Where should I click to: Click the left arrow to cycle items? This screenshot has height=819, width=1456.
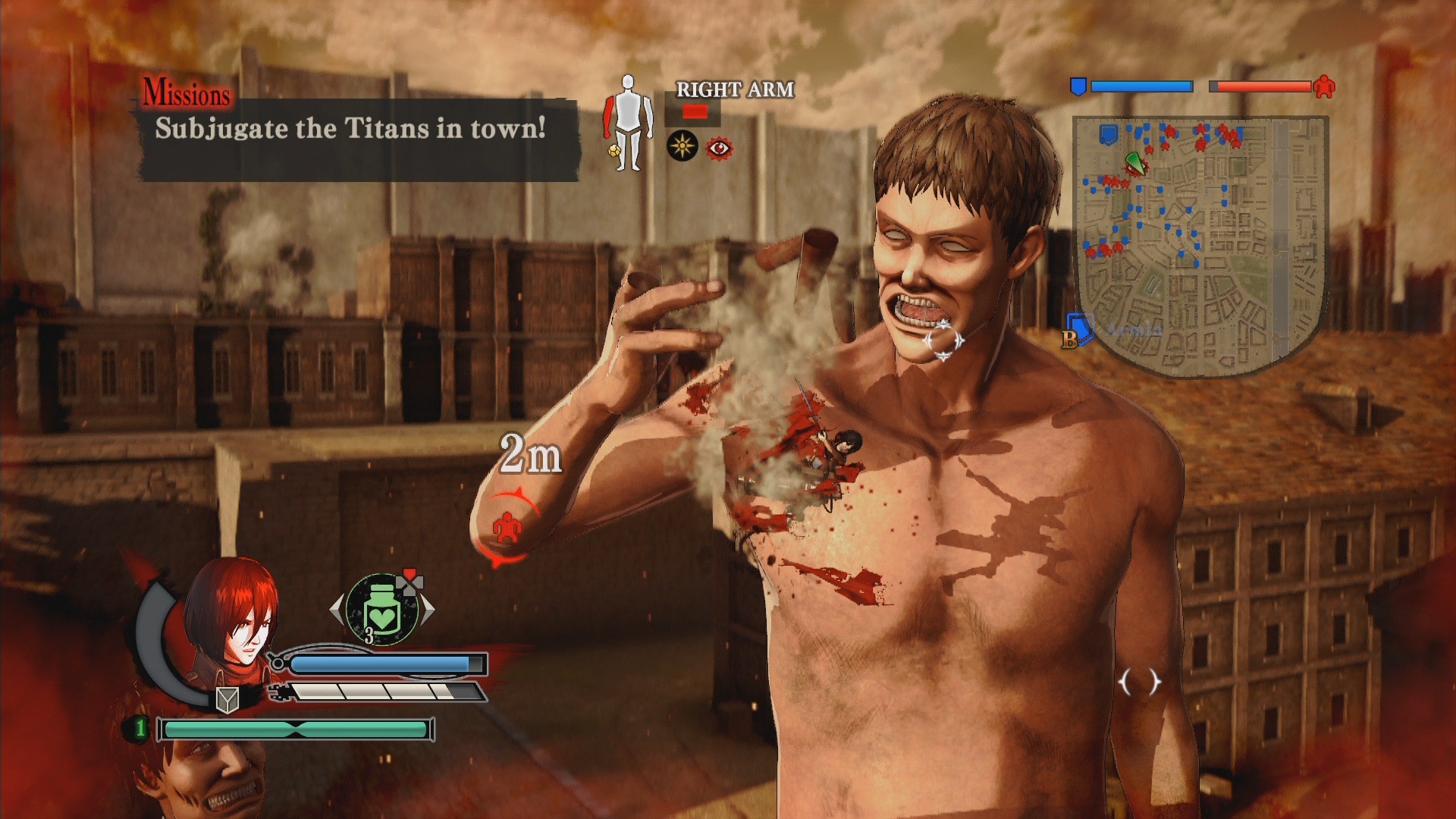coord(334,609)
